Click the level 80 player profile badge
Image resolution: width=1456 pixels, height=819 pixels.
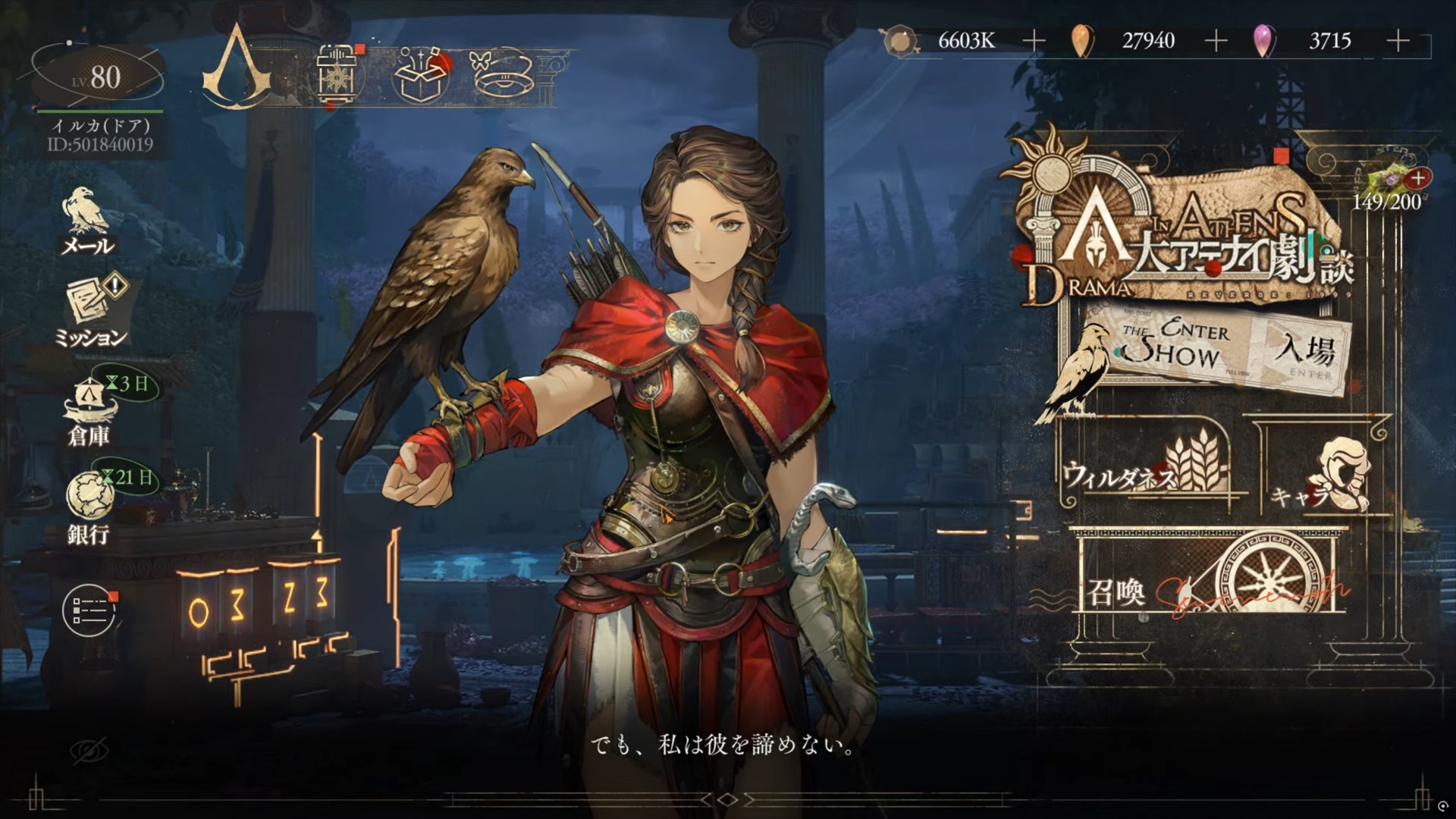point(97,77)
